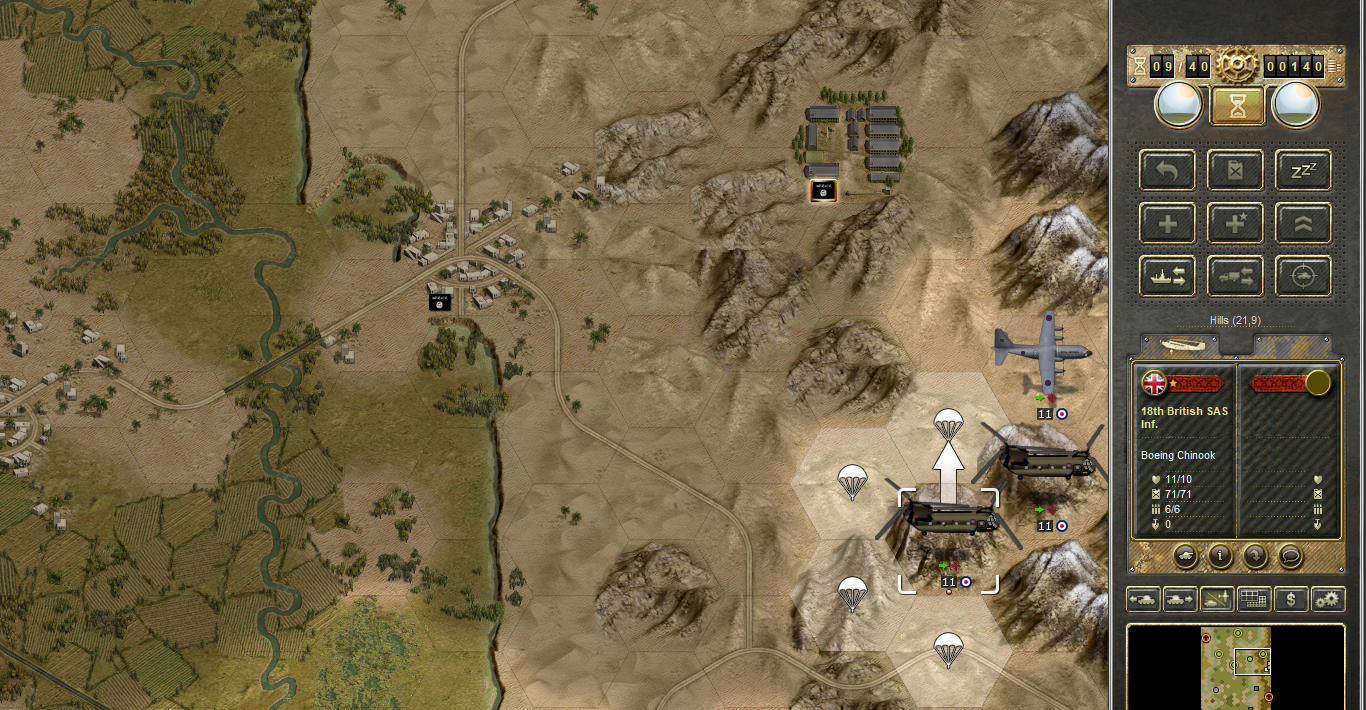Viewport: 1366px width, 710px height.
Task: Open the unit list grid button
Action: tap(1254, 599)
